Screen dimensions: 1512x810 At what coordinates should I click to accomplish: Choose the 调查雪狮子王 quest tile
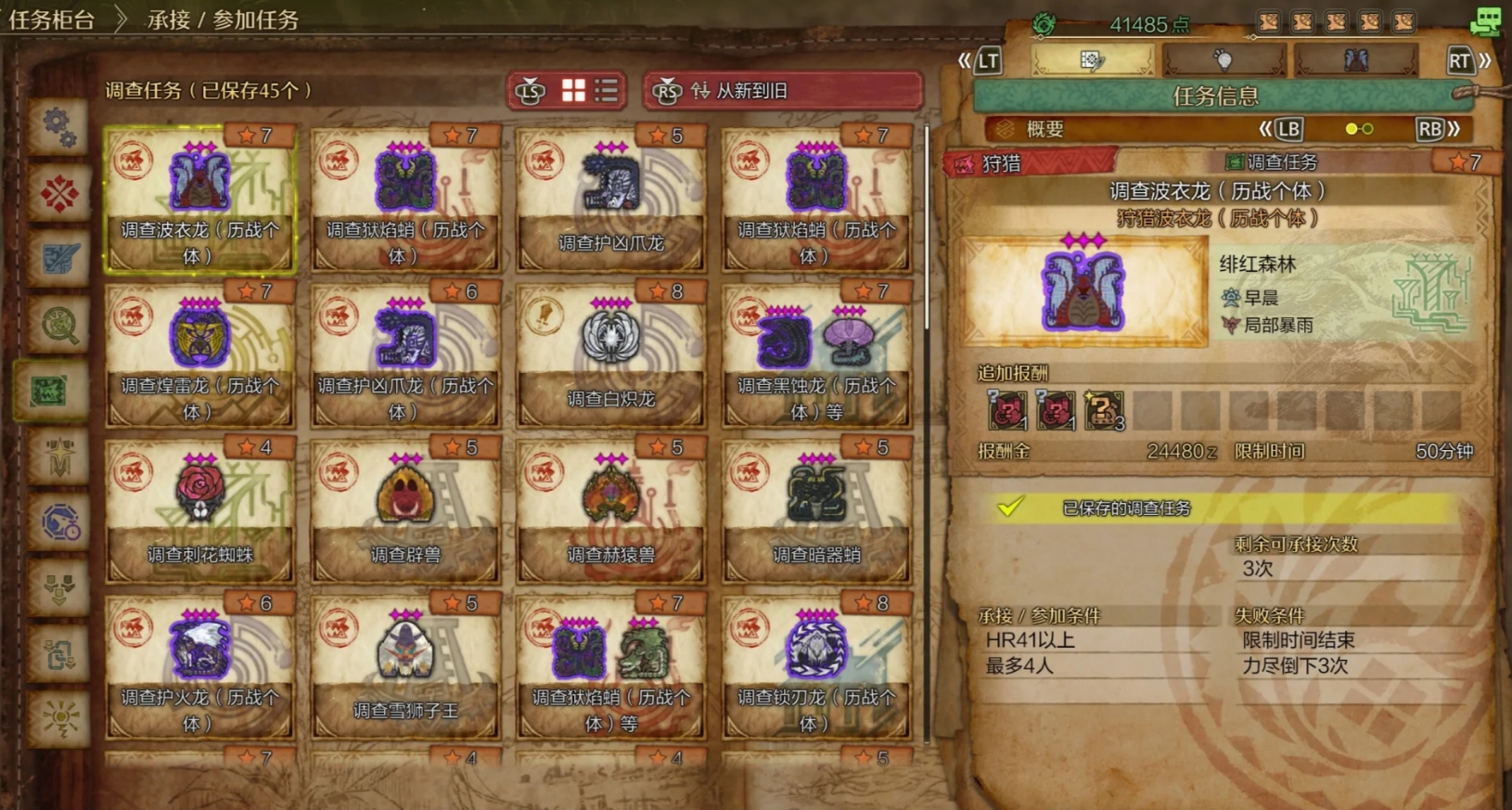(x=405, y=667)
